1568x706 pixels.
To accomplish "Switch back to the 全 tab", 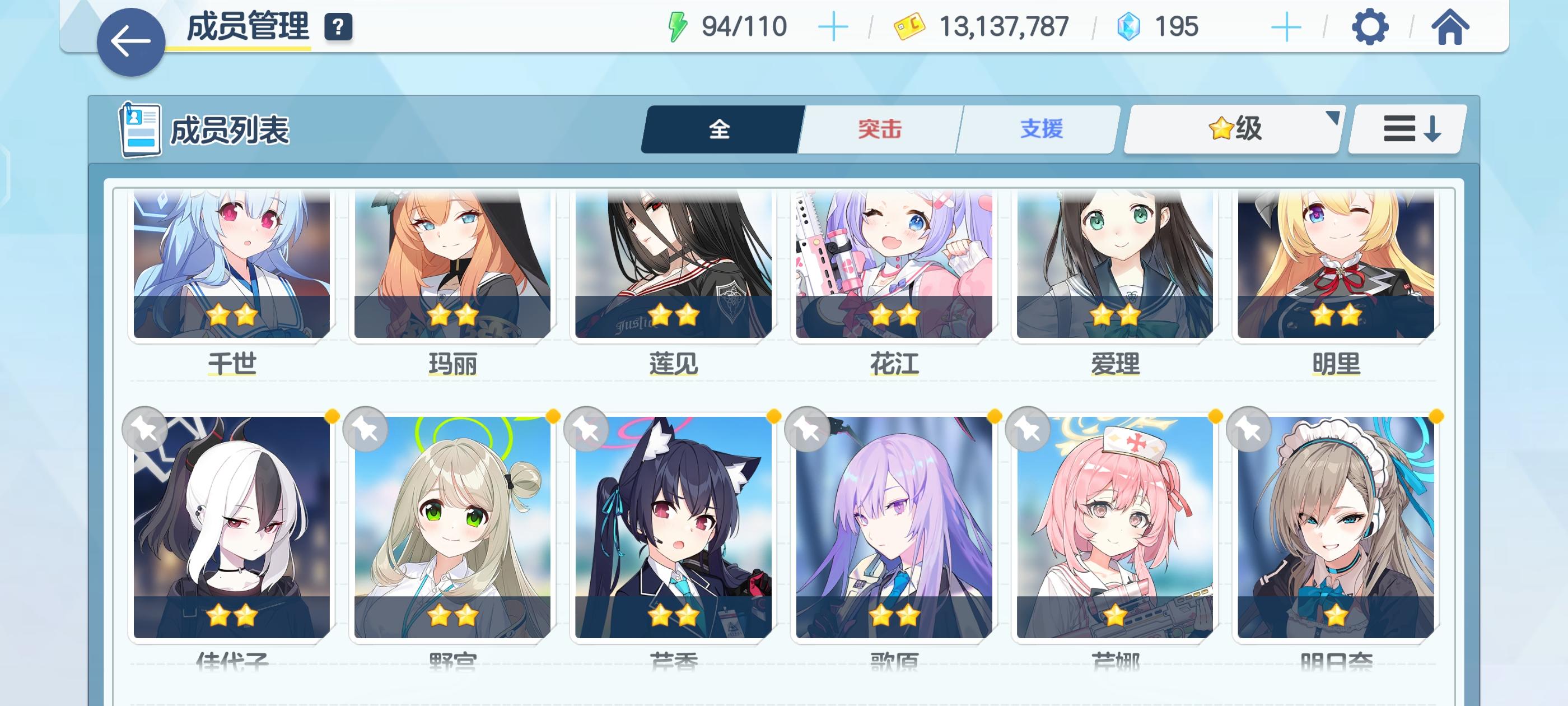I will pos(721,128).
